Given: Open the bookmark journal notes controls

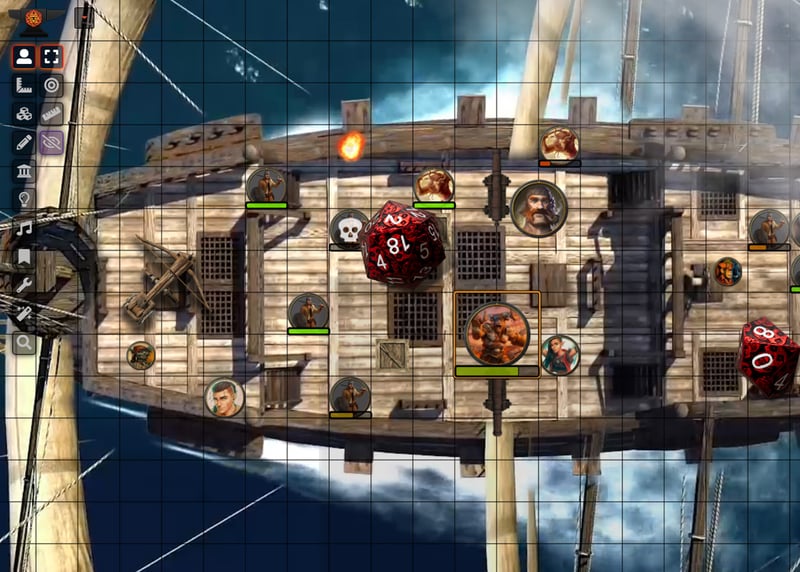Looking at the screenshot, I should (24, 257).
